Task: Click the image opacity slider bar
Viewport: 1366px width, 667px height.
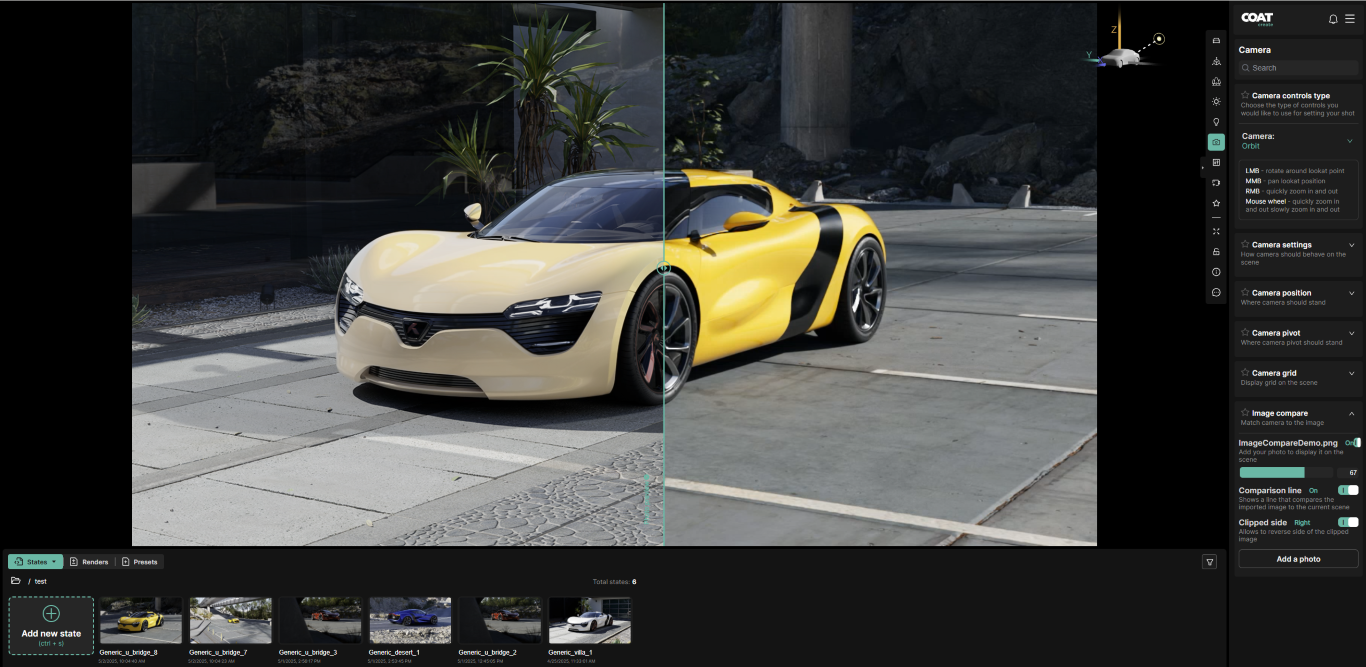Action: point(1286,472)
